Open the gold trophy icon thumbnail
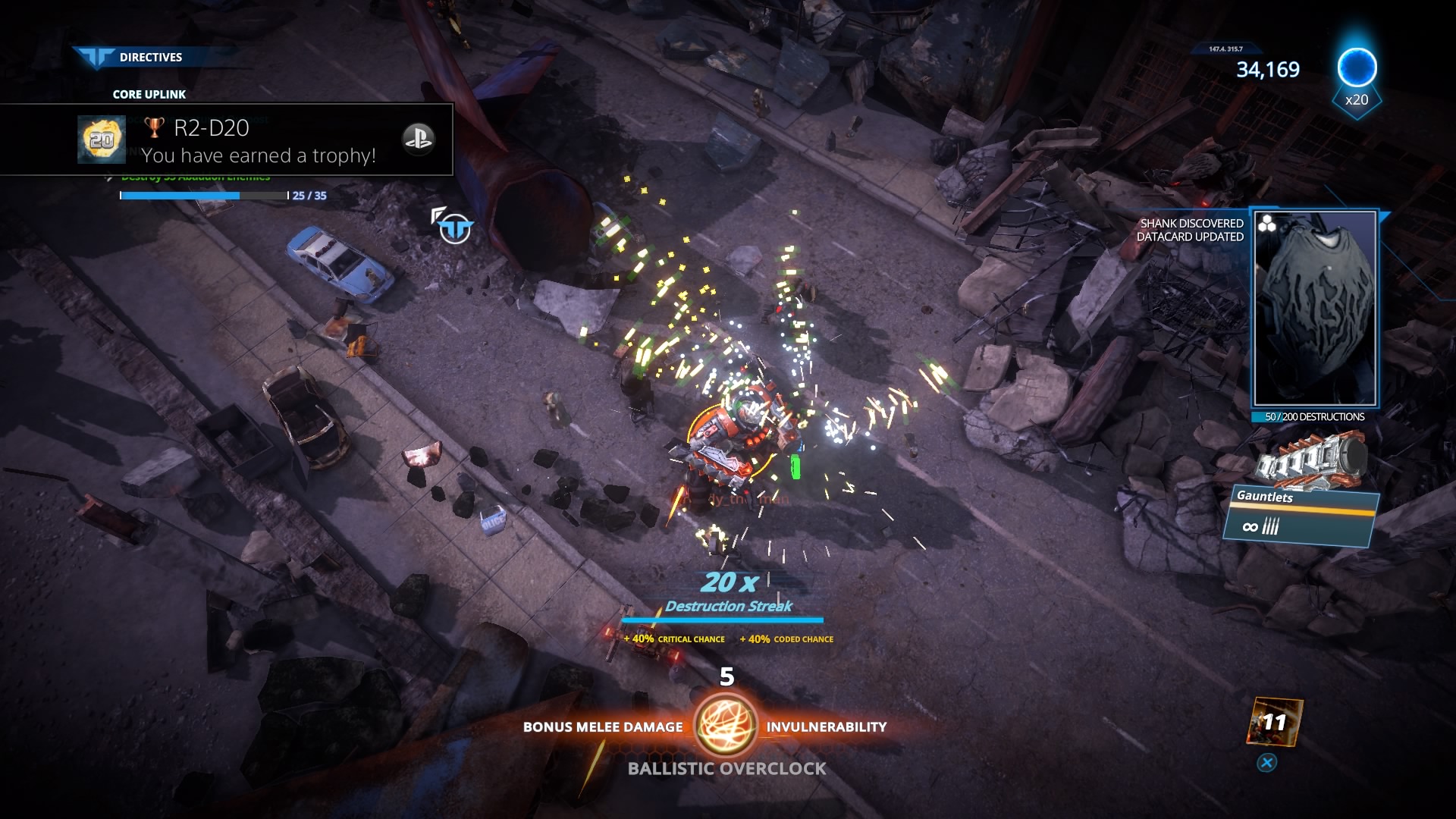This screenshot has height=819, width=1456. 102,140
